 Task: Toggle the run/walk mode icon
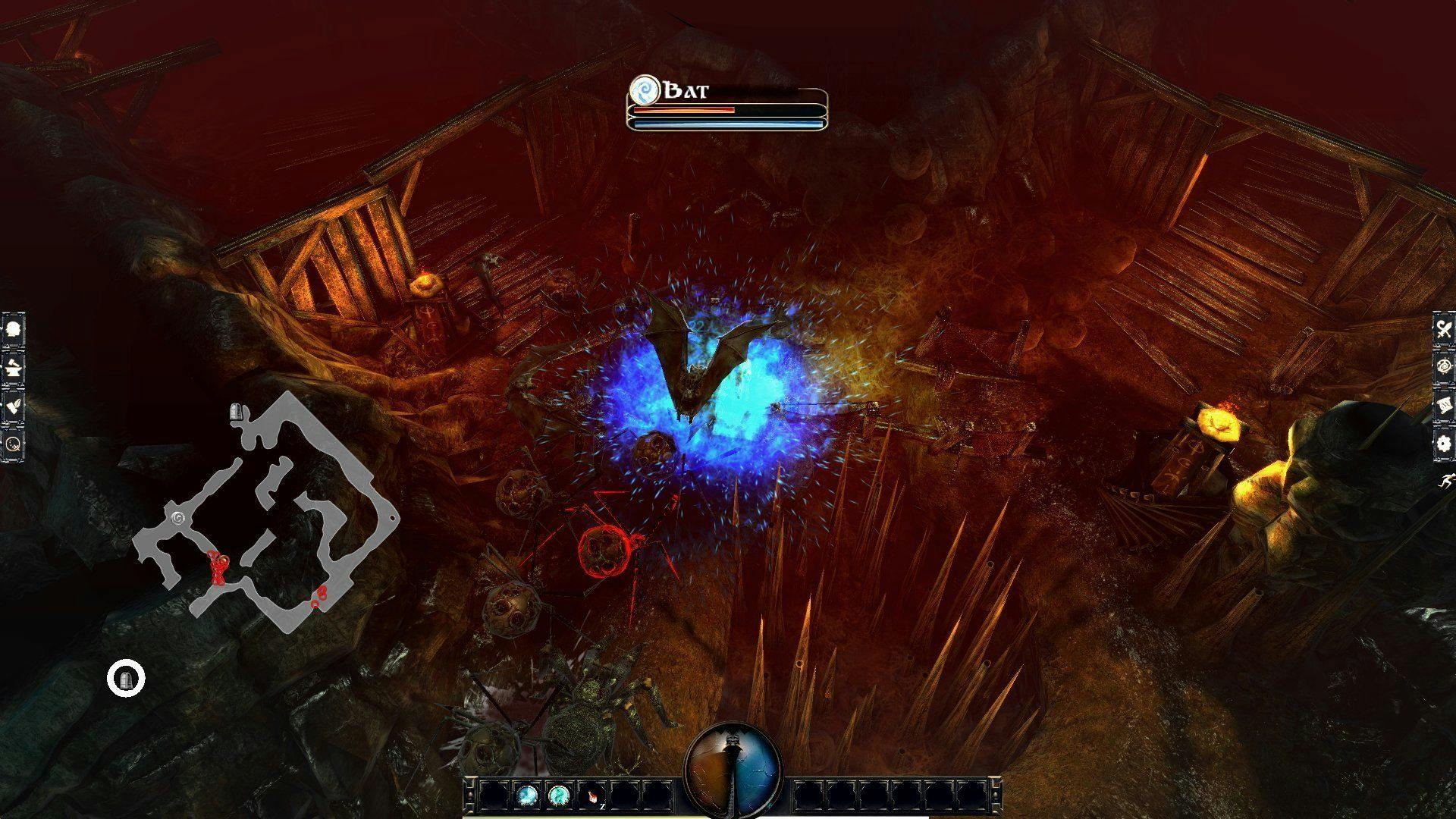[1446, 482]
